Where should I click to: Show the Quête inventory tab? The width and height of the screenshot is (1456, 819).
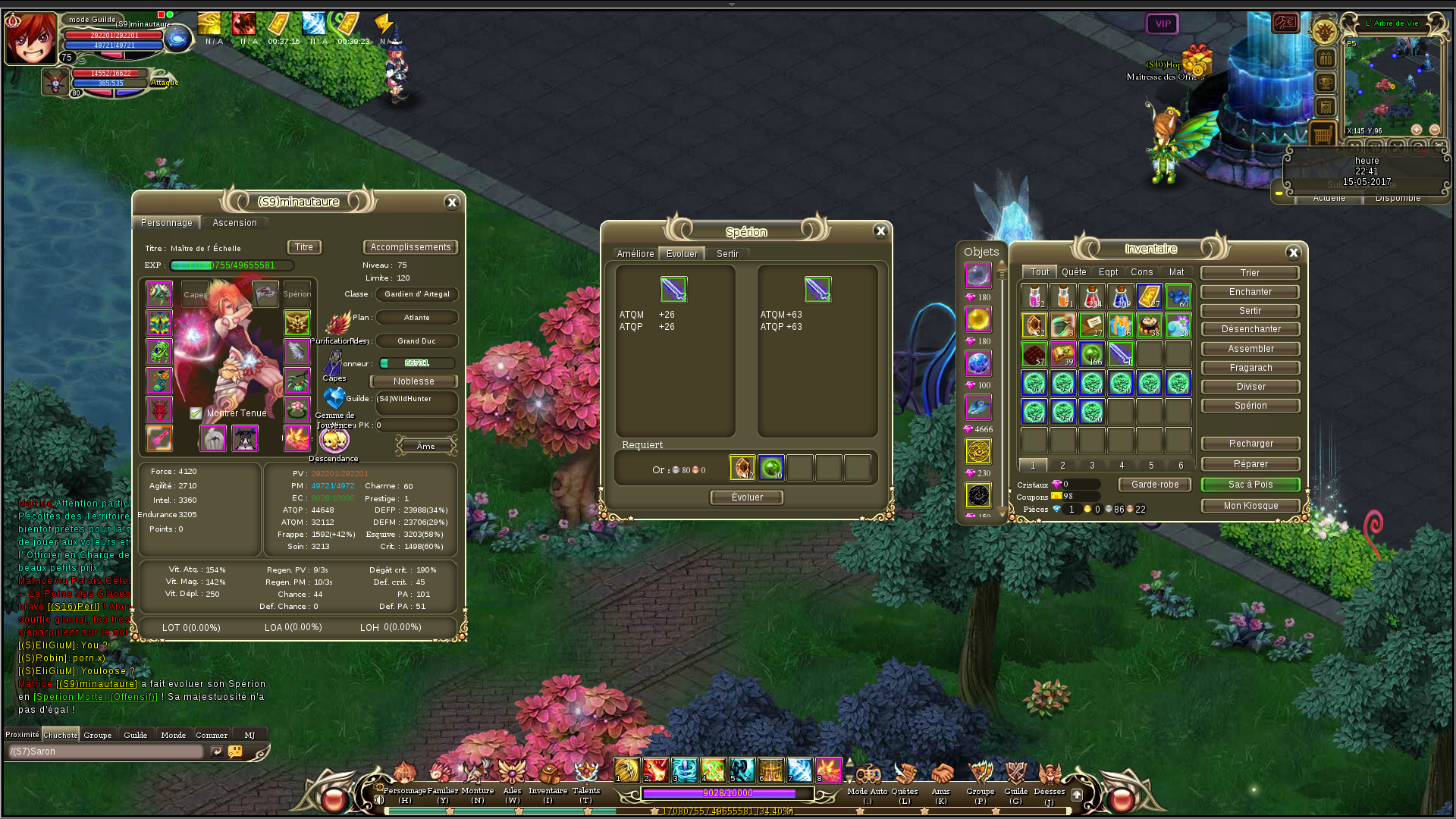[1074, 272]
